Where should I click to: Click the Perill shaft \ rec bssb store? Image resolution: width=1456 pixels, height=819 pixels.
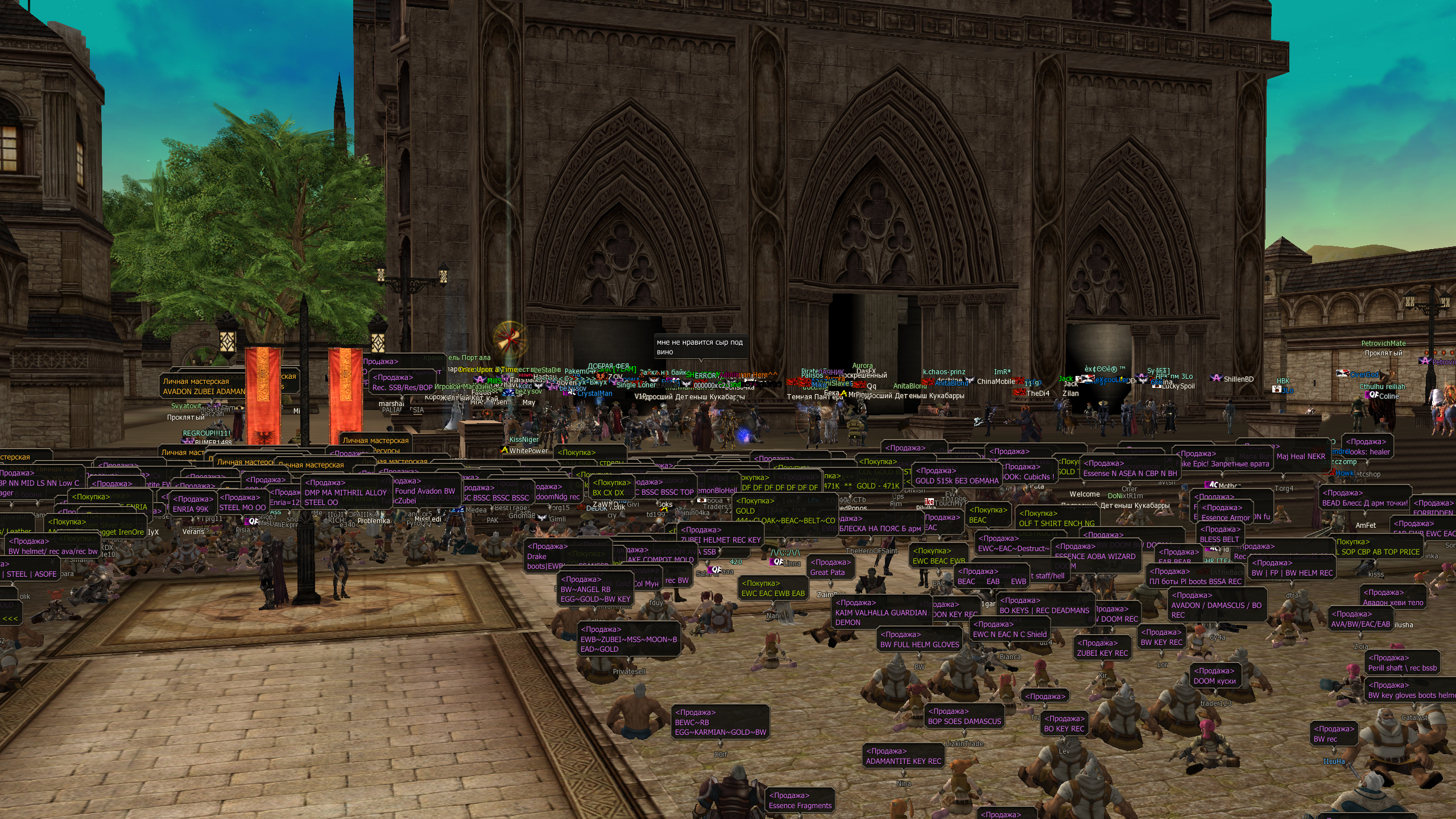coord(1402,663)
